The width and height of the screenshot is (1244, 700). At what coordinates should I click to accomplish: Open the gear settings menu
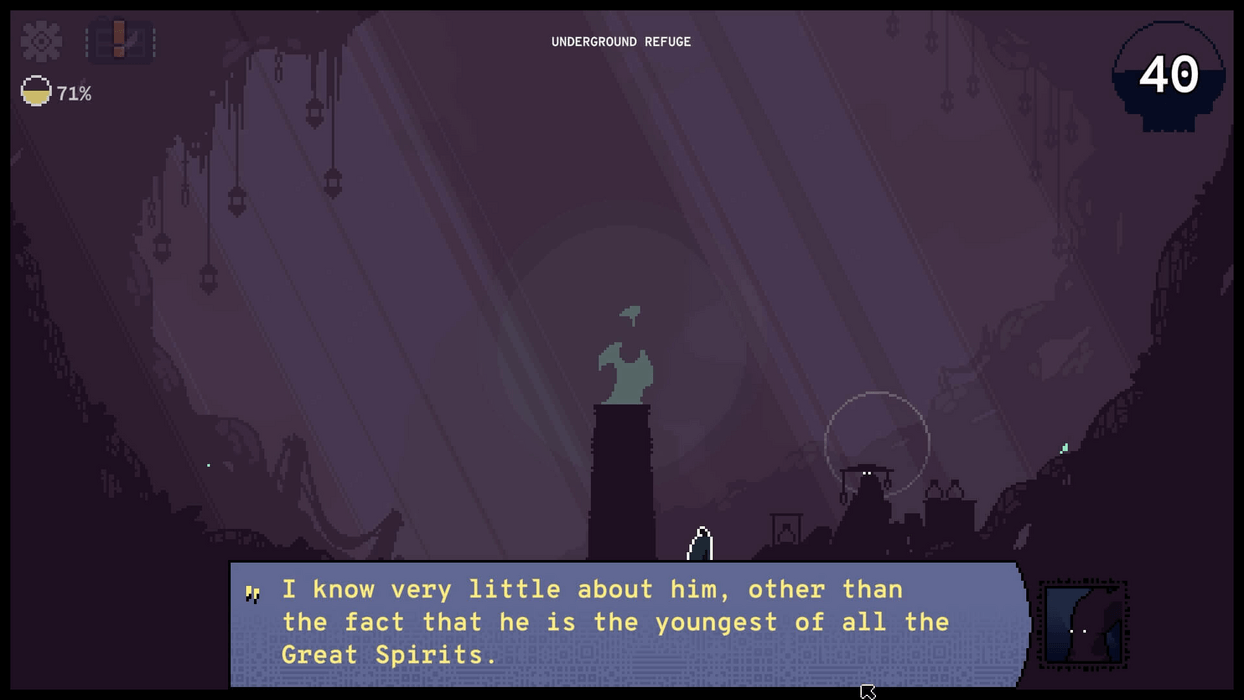[41, 41]
